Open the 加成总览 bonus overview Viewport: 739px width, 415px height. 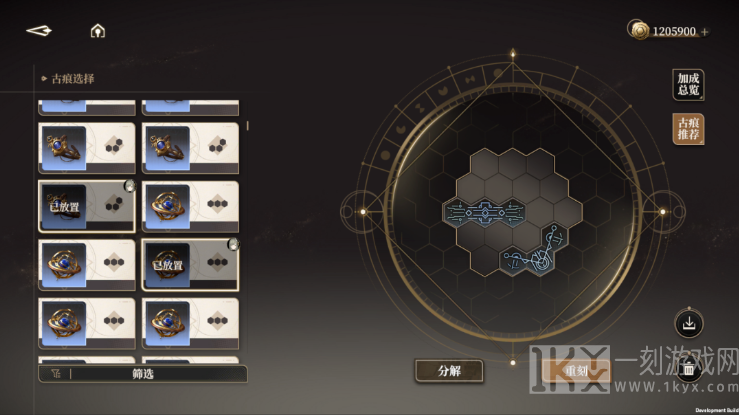[688, 85]
